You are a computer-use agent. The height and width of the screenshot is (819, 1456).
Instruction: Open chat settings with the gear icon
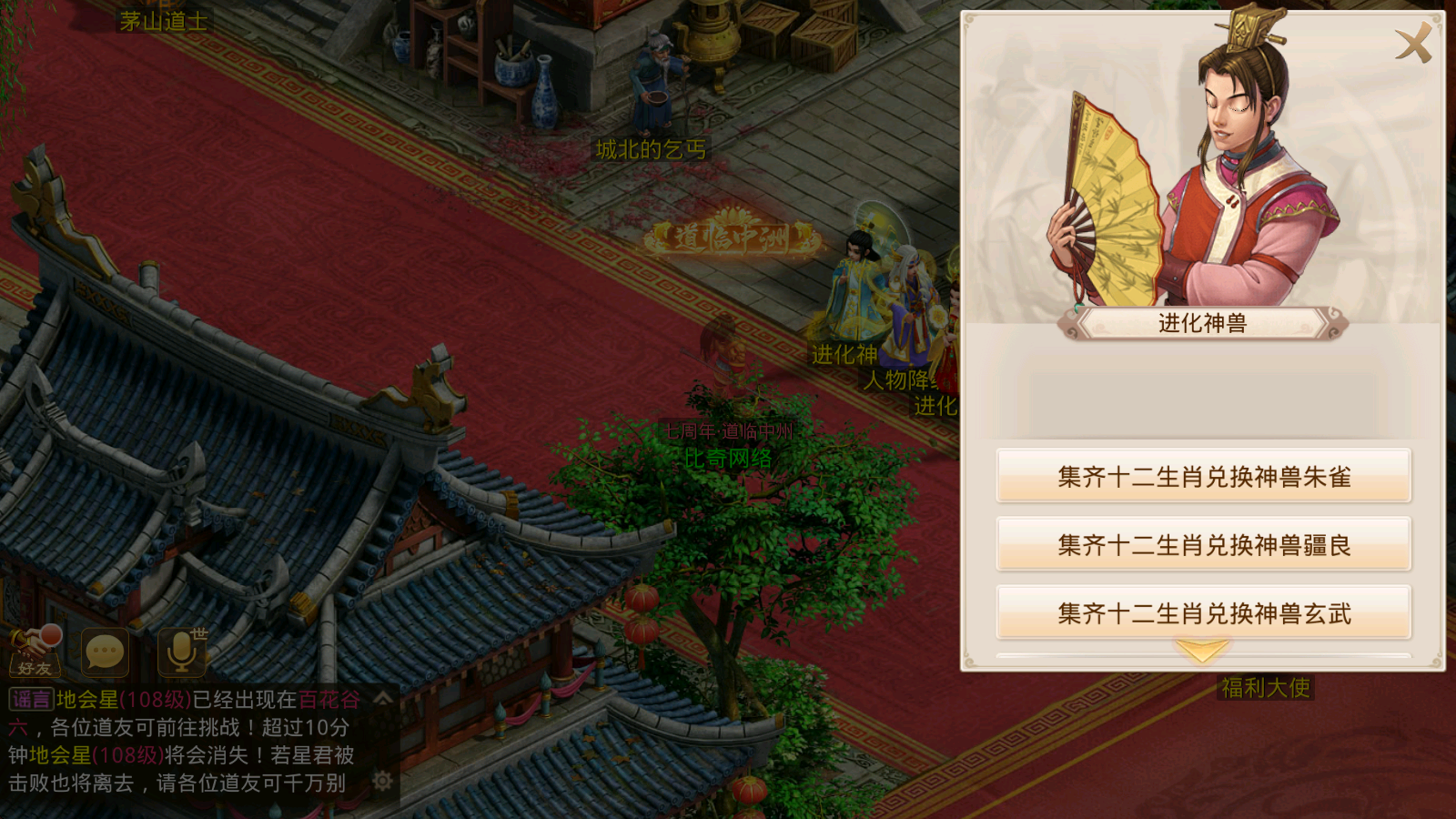click(380, 781)
